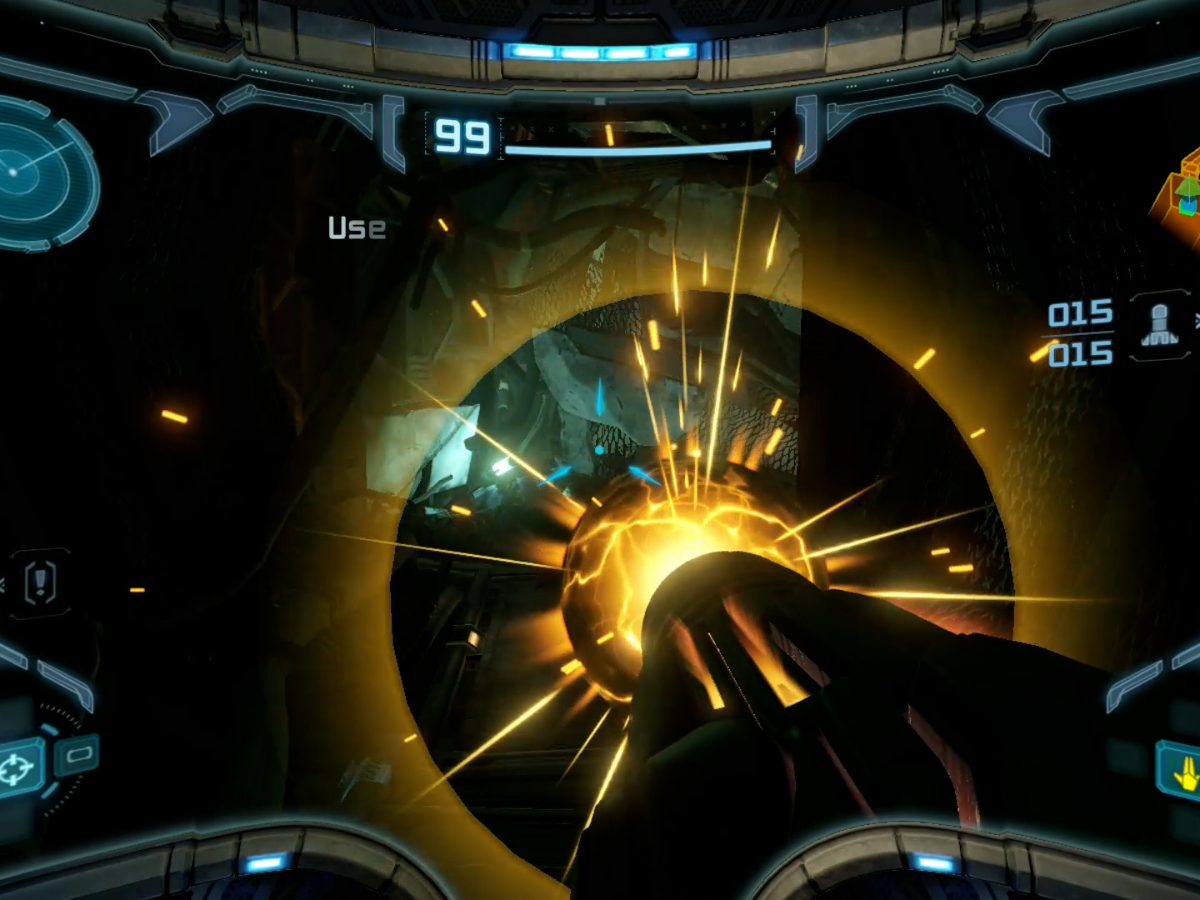This screenshot has height=900, width=1200.
Task: Select the Combat Visor crosshair icon
Action: tap(21, 768)
